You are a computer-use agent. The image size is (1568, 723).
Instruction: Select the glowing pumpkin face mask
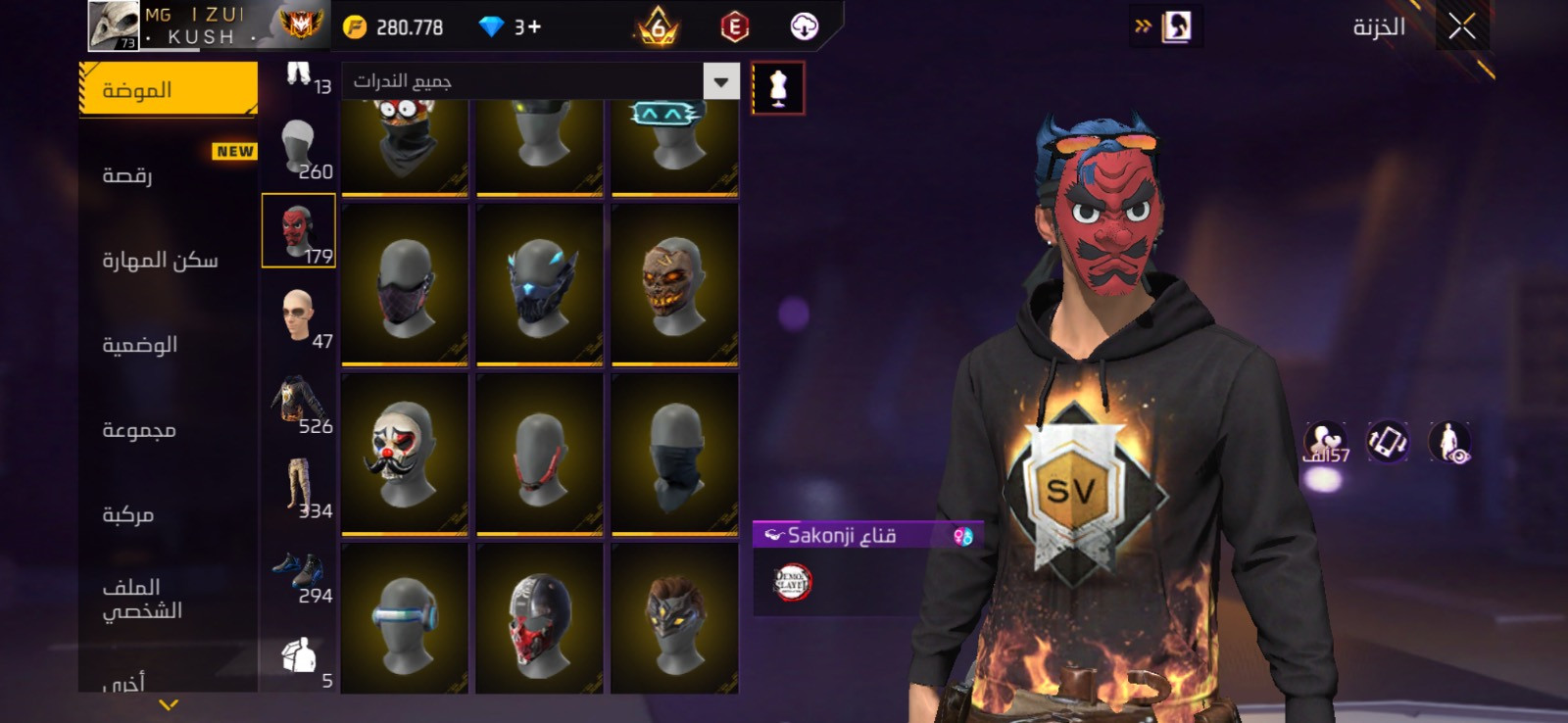[x=674, y=285]
